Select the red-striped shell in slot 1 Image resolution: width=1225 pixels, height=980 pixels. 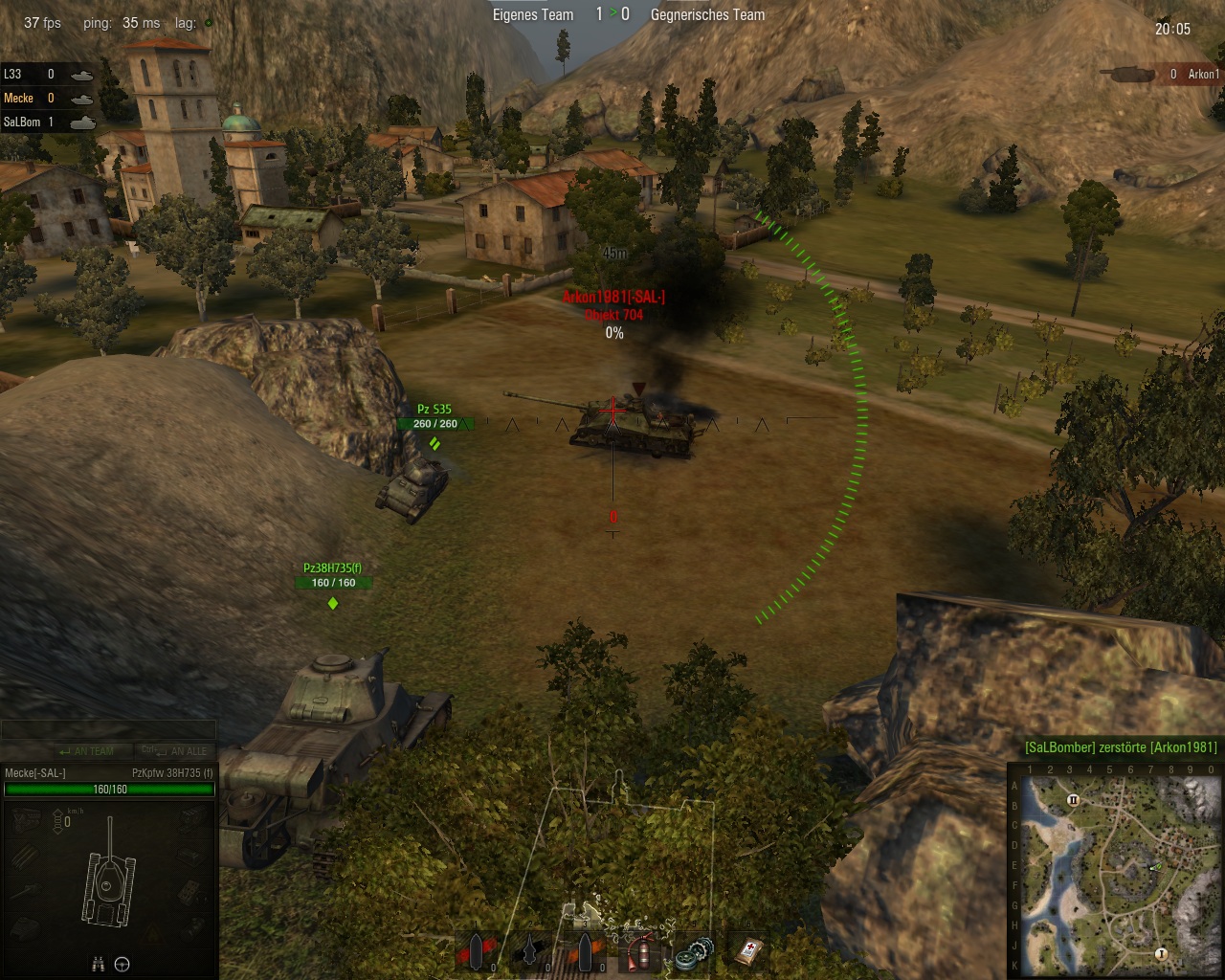point(478,952)
